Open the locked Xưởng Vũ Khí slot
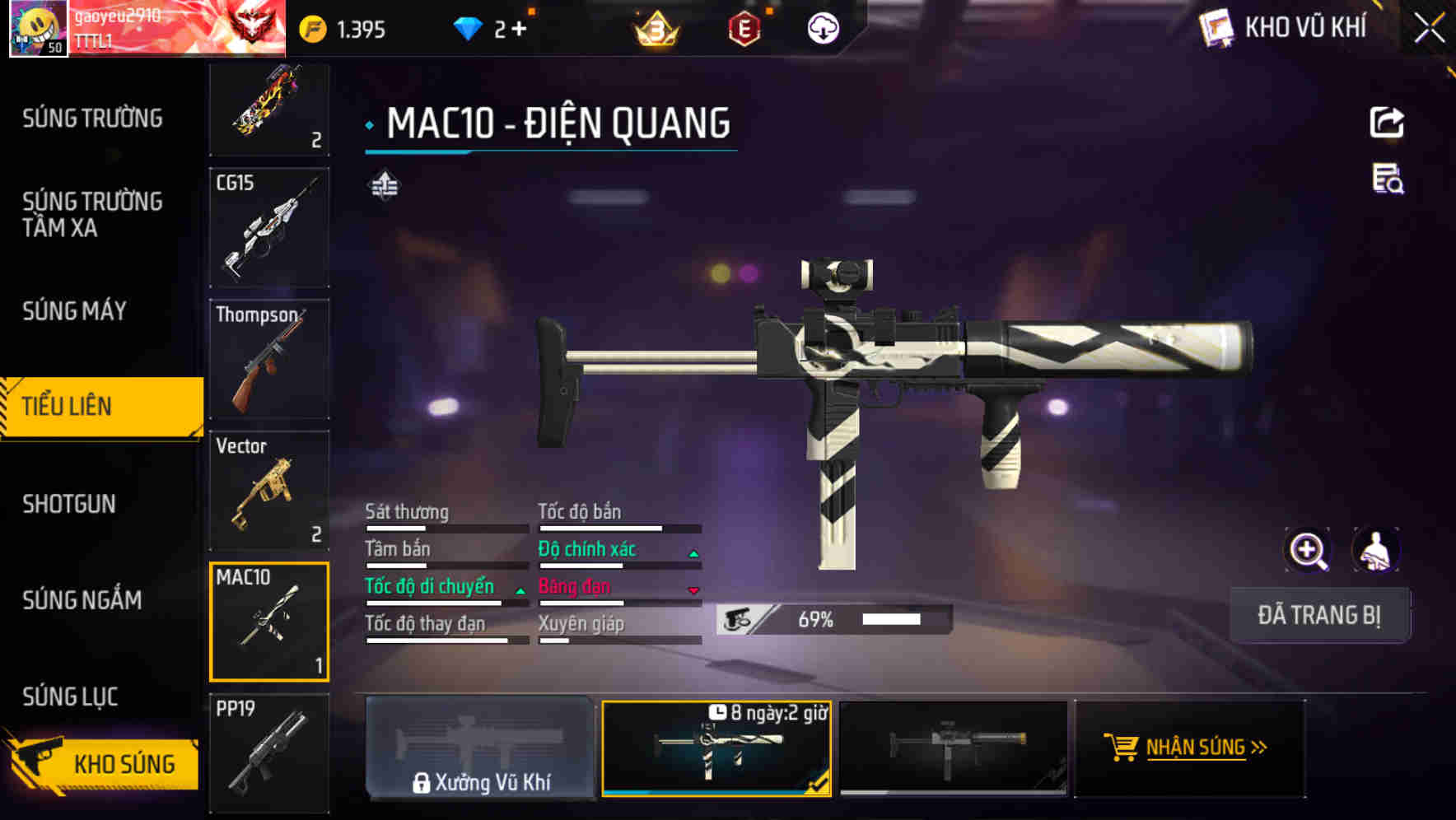Viewport: 1456px width, 820px height. coord(480,748)
